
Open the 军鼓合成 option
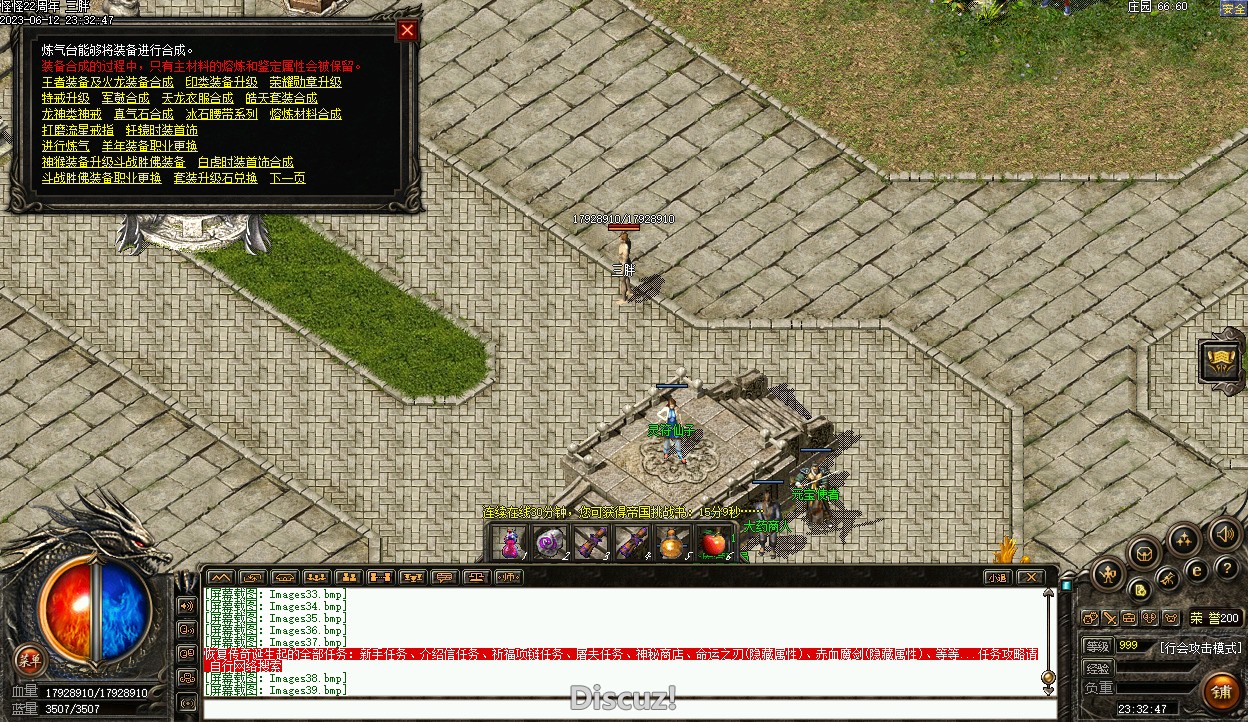click(x=126, y=98)
